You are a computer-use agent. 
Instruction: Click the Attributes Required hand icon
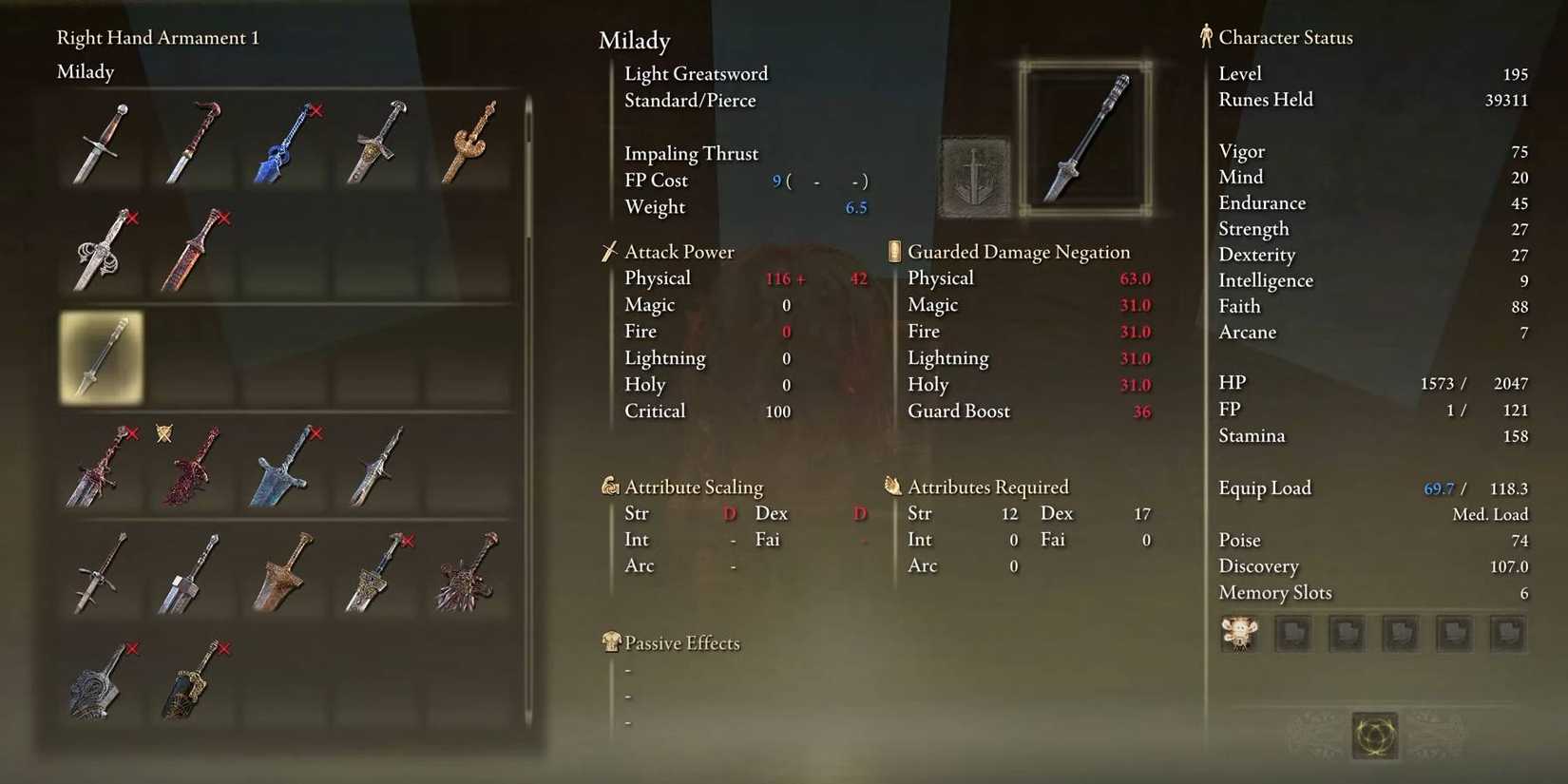tap(891, 486)
